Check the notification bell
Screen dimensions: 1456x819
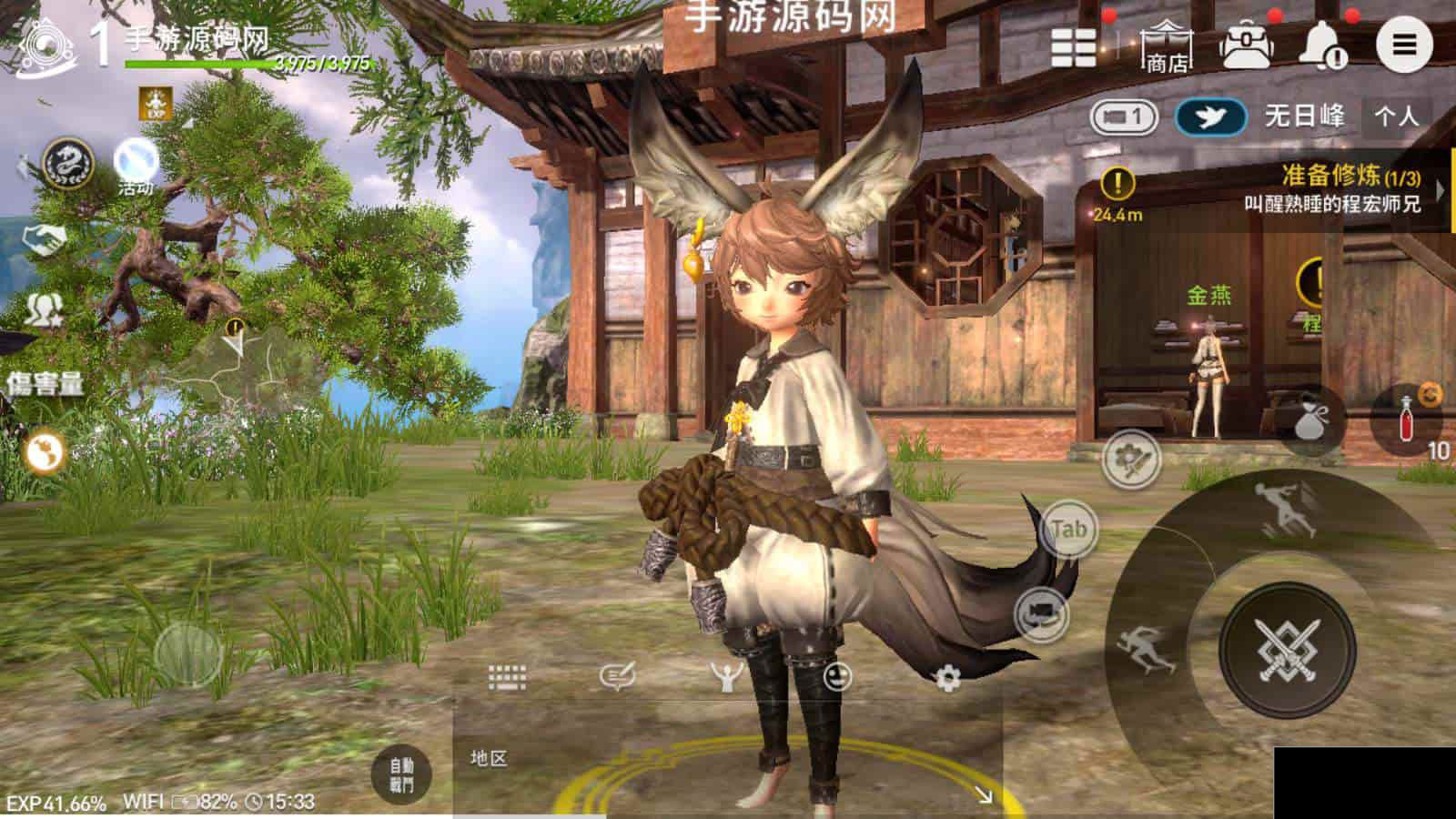pos(1323,45)
